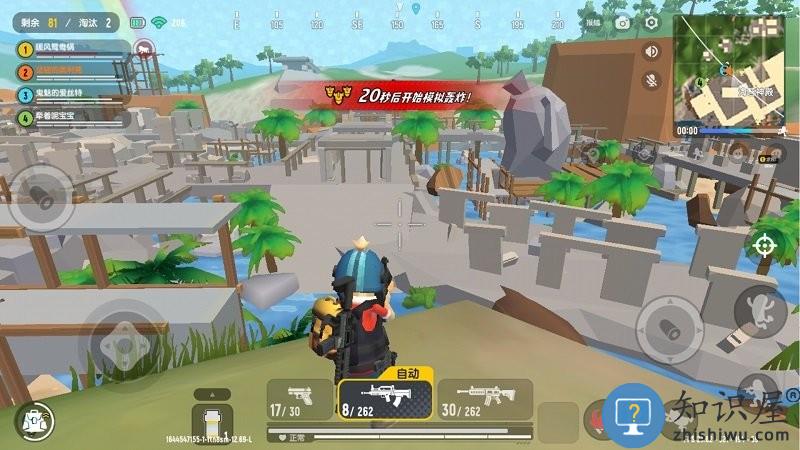
Task: Toggle the speaker sound button
Action: click(652, 51)
